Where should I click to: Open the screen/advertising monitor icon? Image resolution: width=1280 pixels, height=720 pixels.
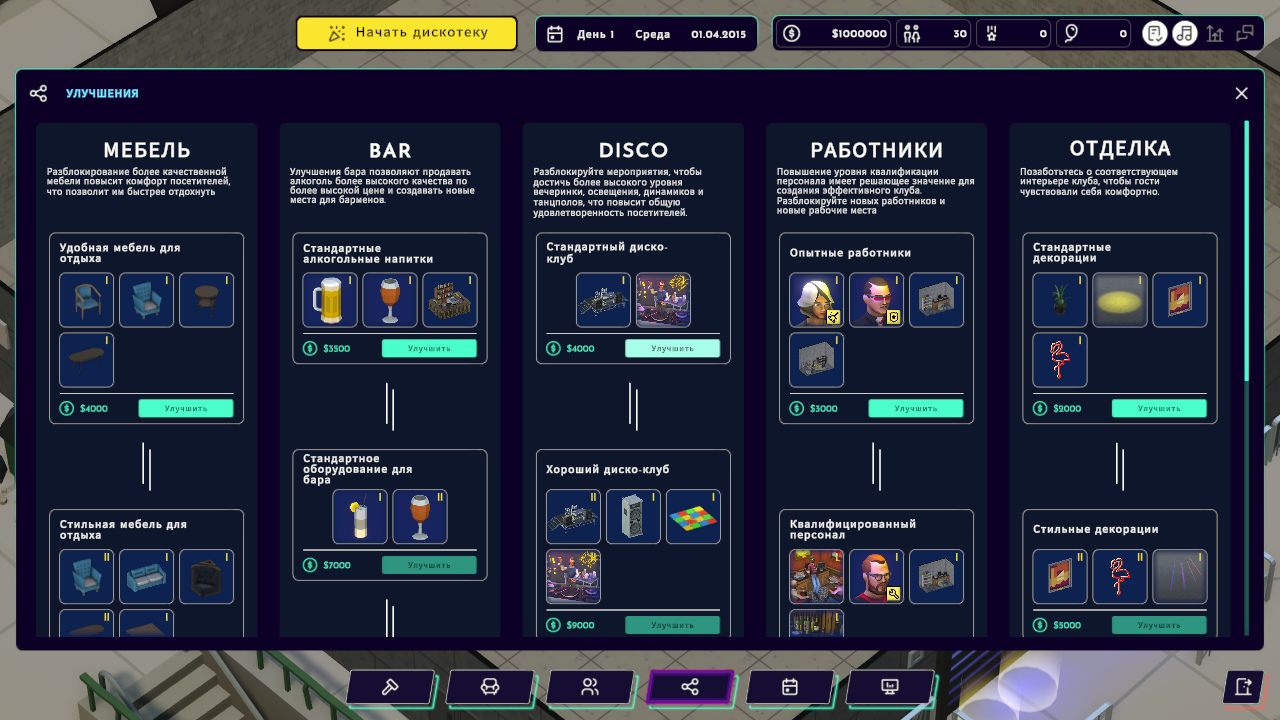[x=890, y=687]
